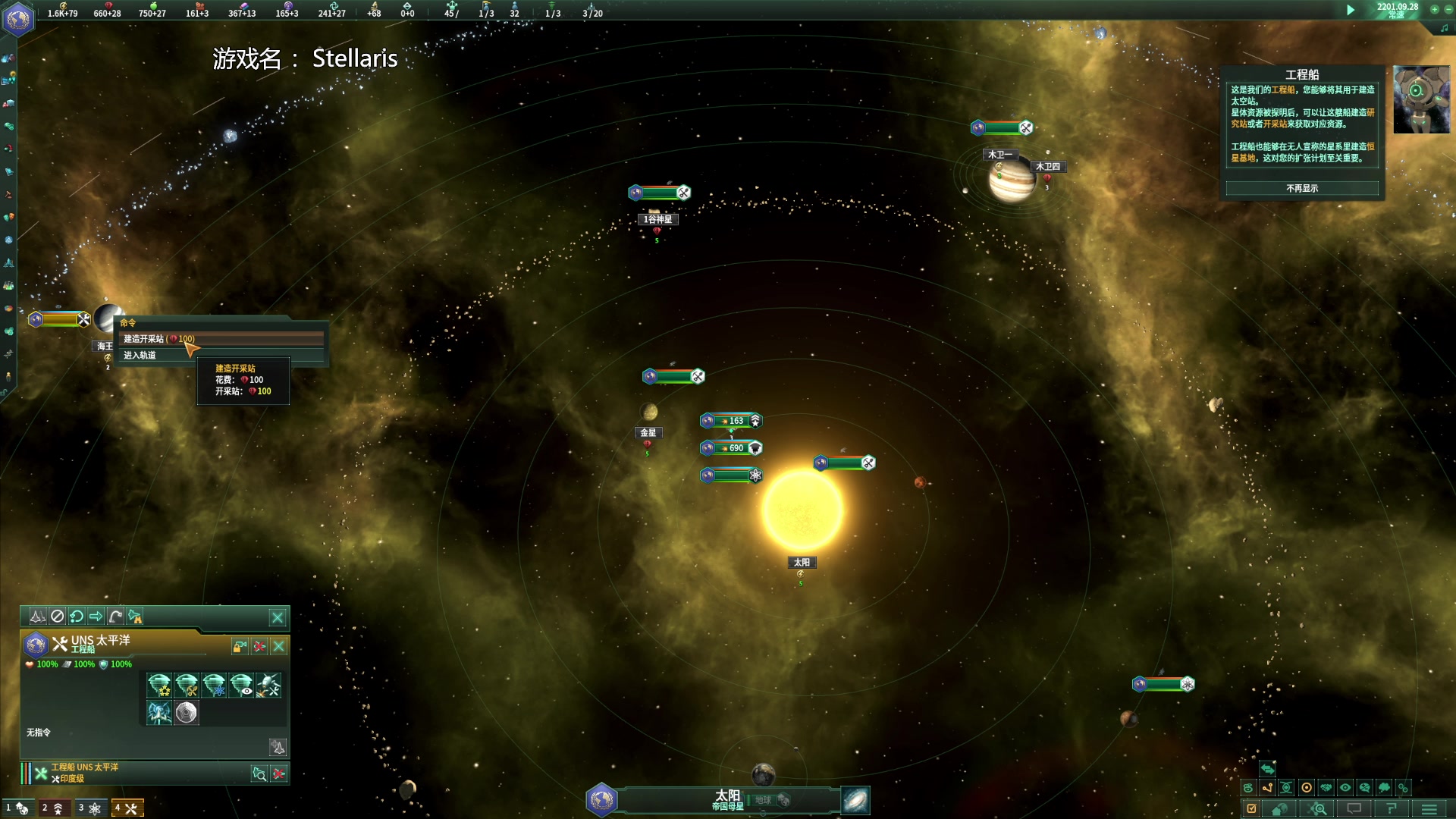The height and width of the screenshot is (819, 1456).
Task: Select control group 4 construction ships
Action: (127, 808)
